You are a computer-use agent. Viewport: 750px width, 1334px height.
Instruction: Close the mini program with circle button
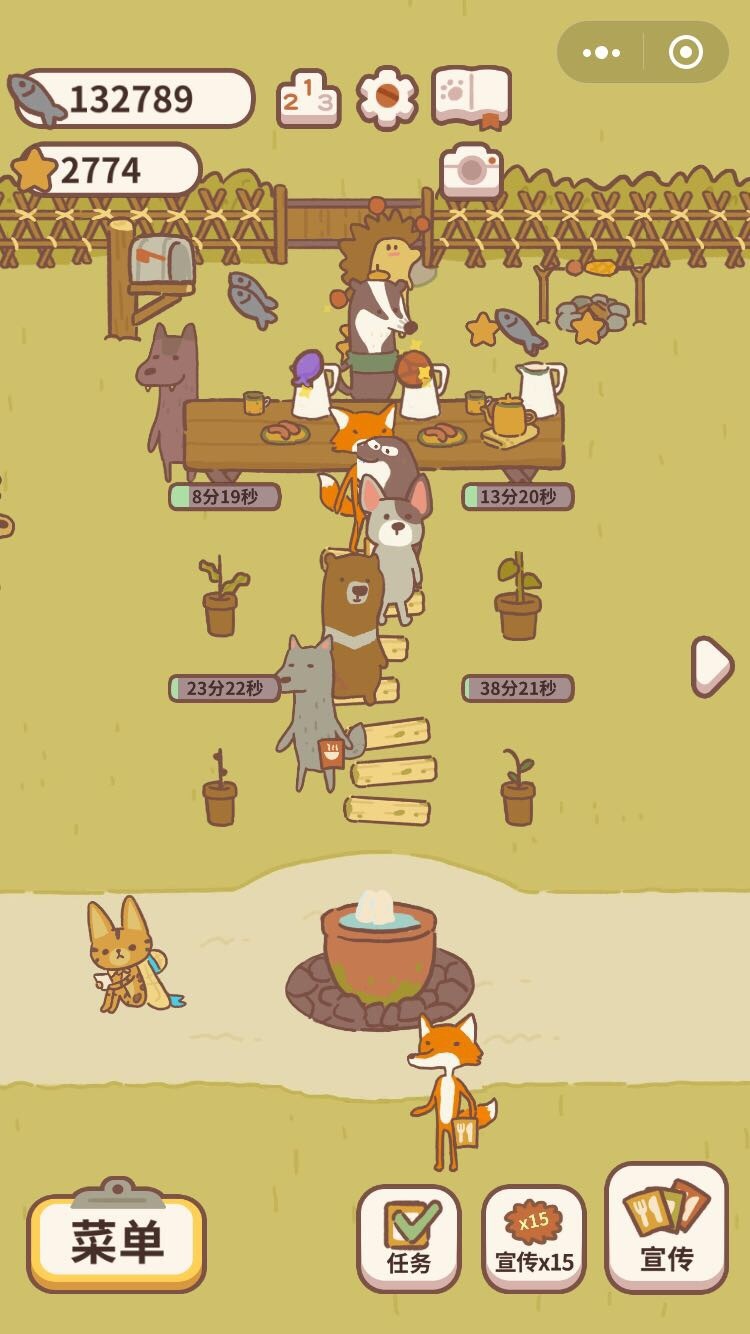click(x=686, y=52)
